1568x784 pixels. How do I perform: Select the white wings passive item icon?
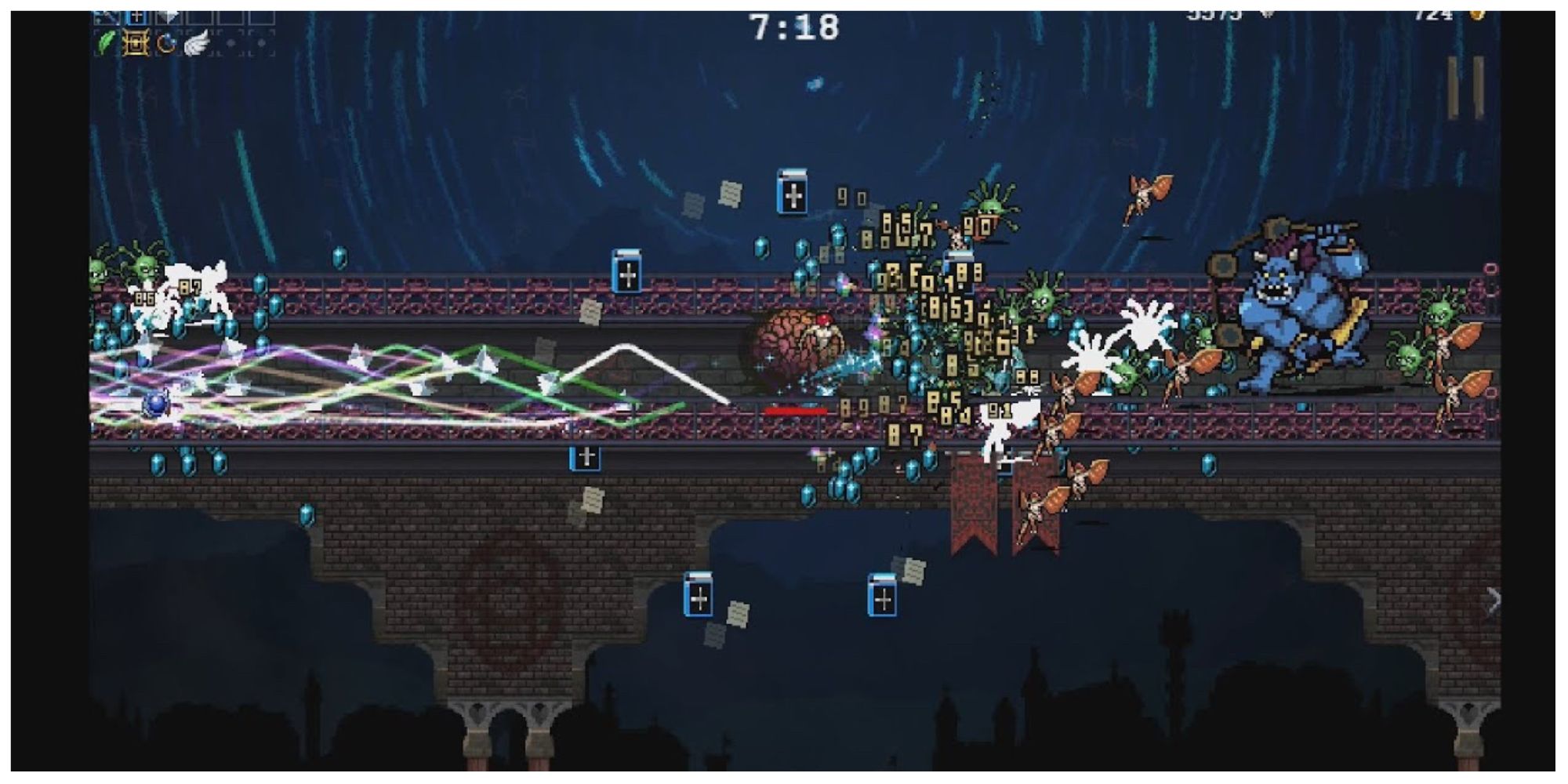[x=198, y=43]
